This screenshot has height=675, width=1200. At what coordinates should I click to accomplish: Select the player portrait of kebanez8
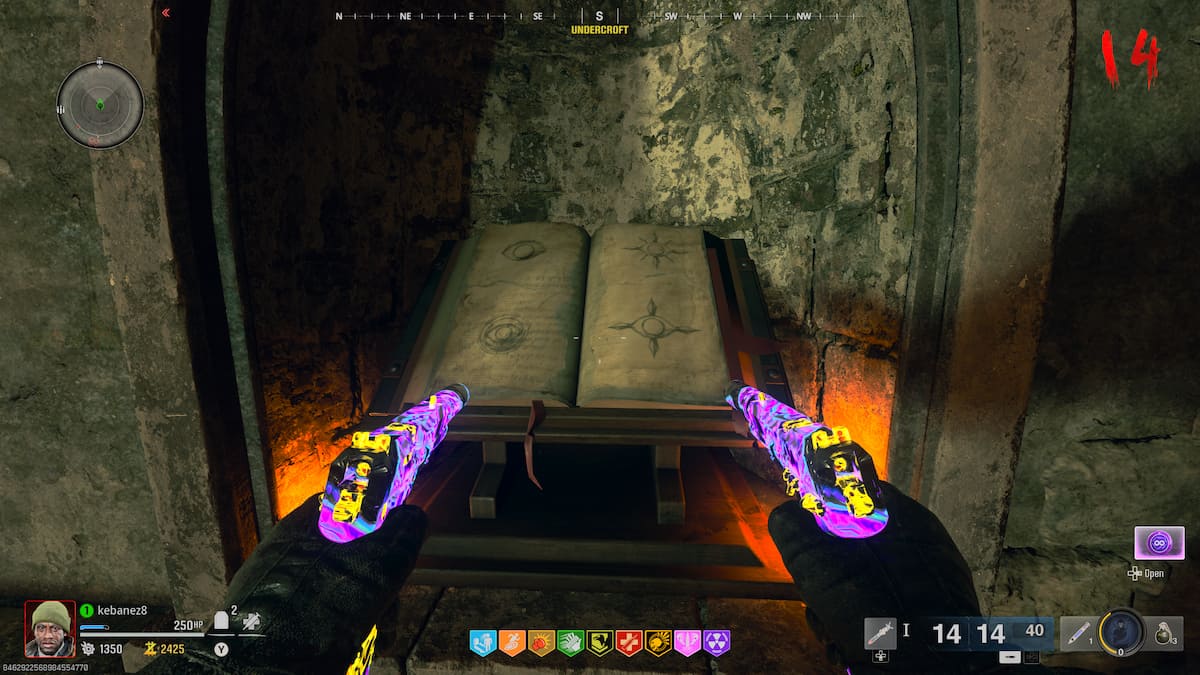click(x=50, y=628)
